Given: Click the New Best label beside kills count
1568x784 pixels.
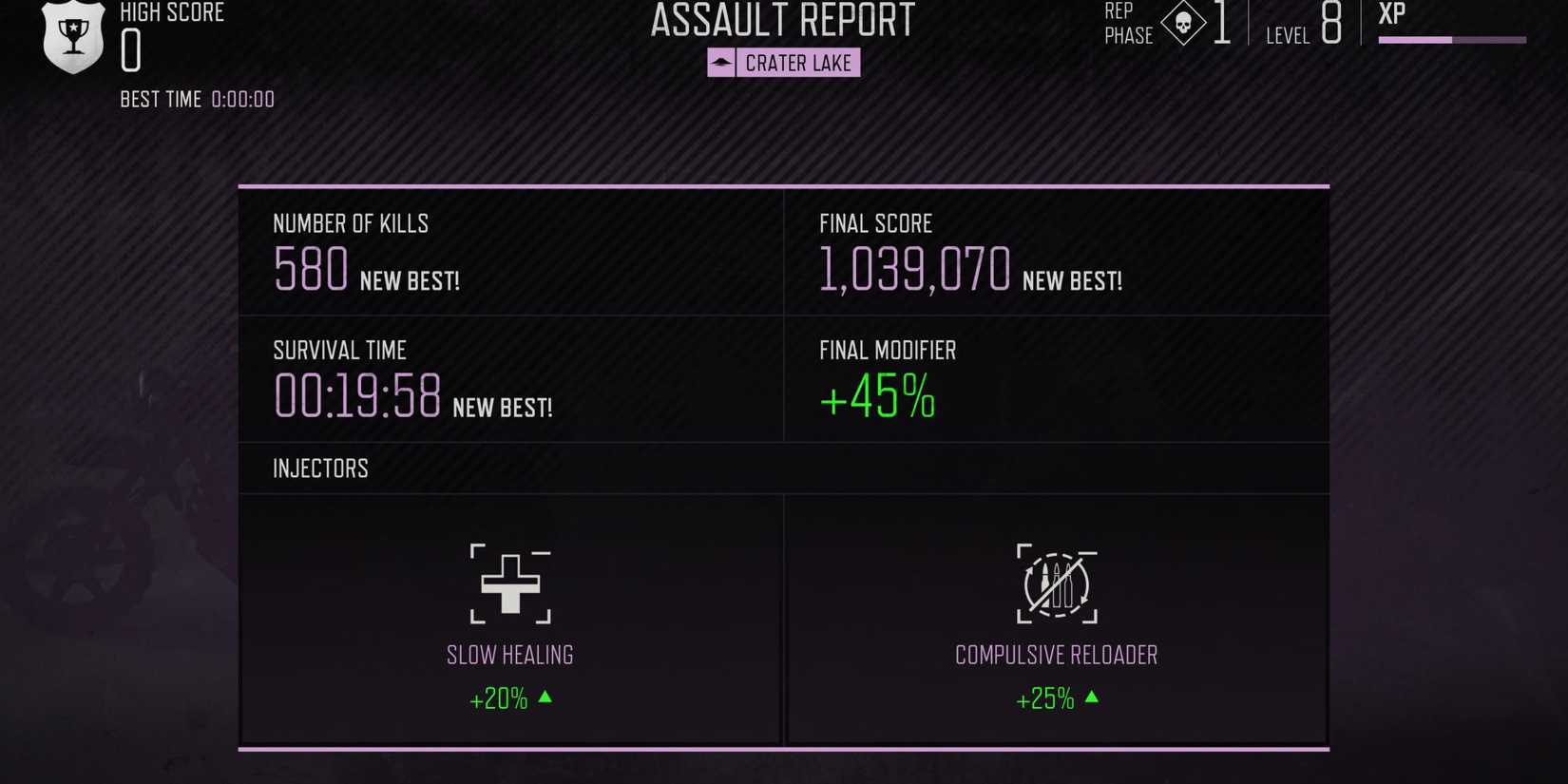Looking at the screenshot, I should pyautogui.click(x=409, y=281).
